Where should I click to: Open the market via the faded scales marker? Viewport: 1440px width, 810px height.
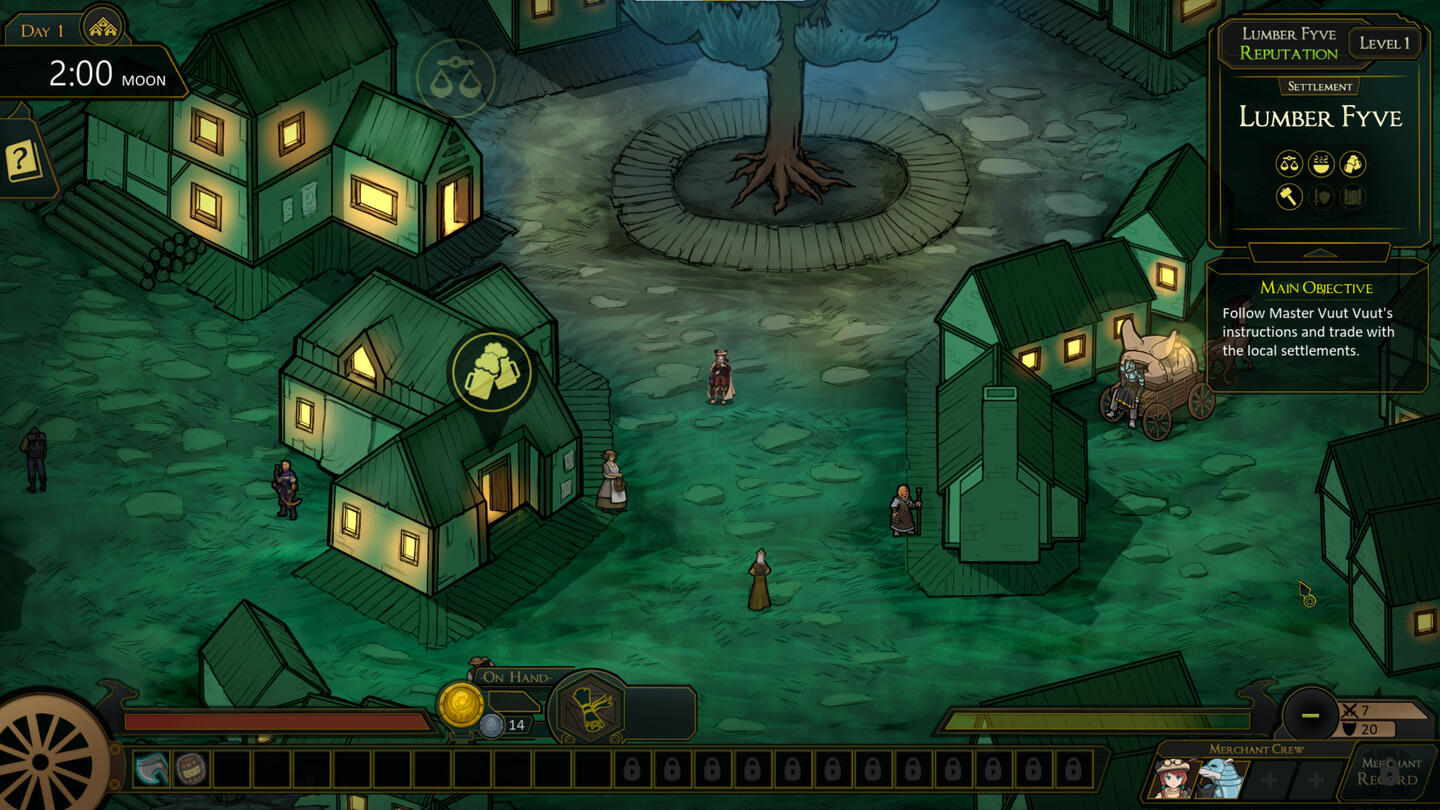(455, 79)
